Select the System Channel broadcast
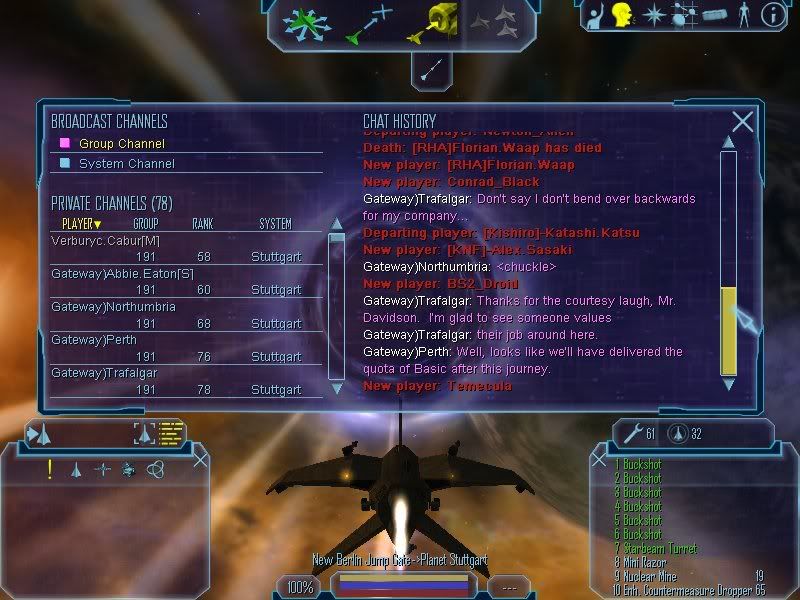This screenshot has height=600, width=800. (126, 164)
